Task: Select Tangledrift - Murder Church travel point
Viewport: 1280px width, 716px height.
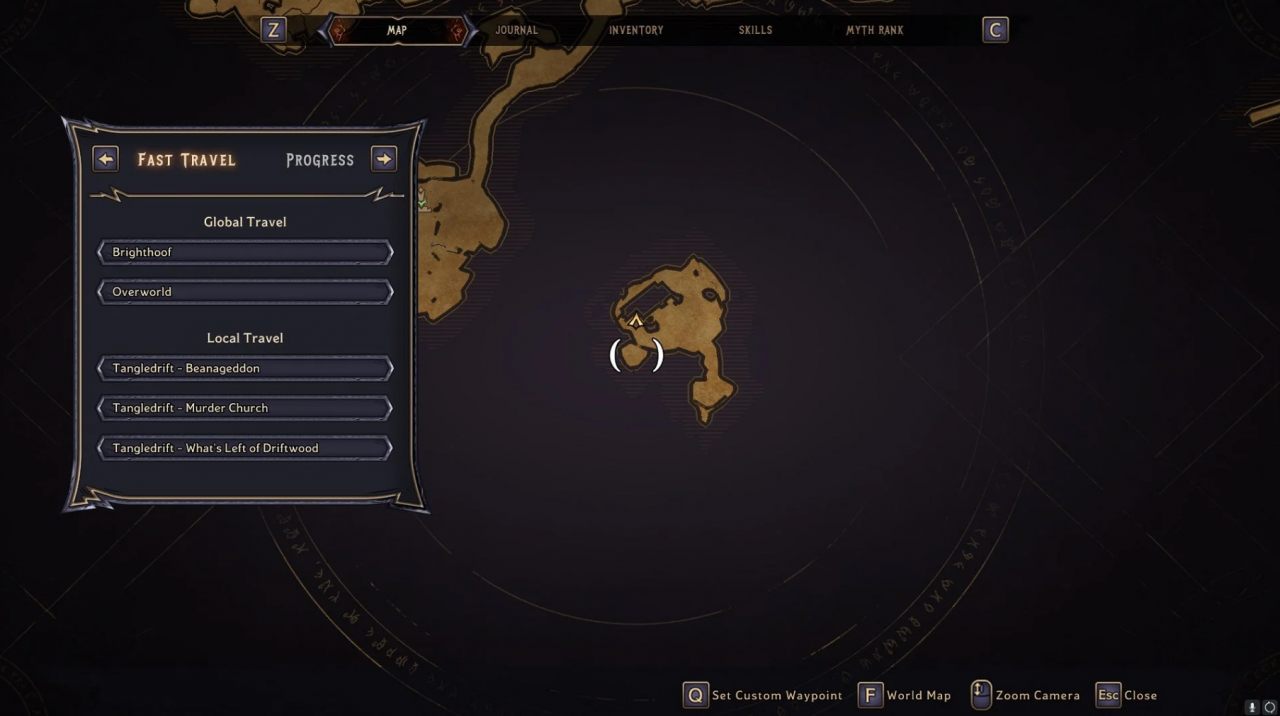Action: click(x=245, y=408)
